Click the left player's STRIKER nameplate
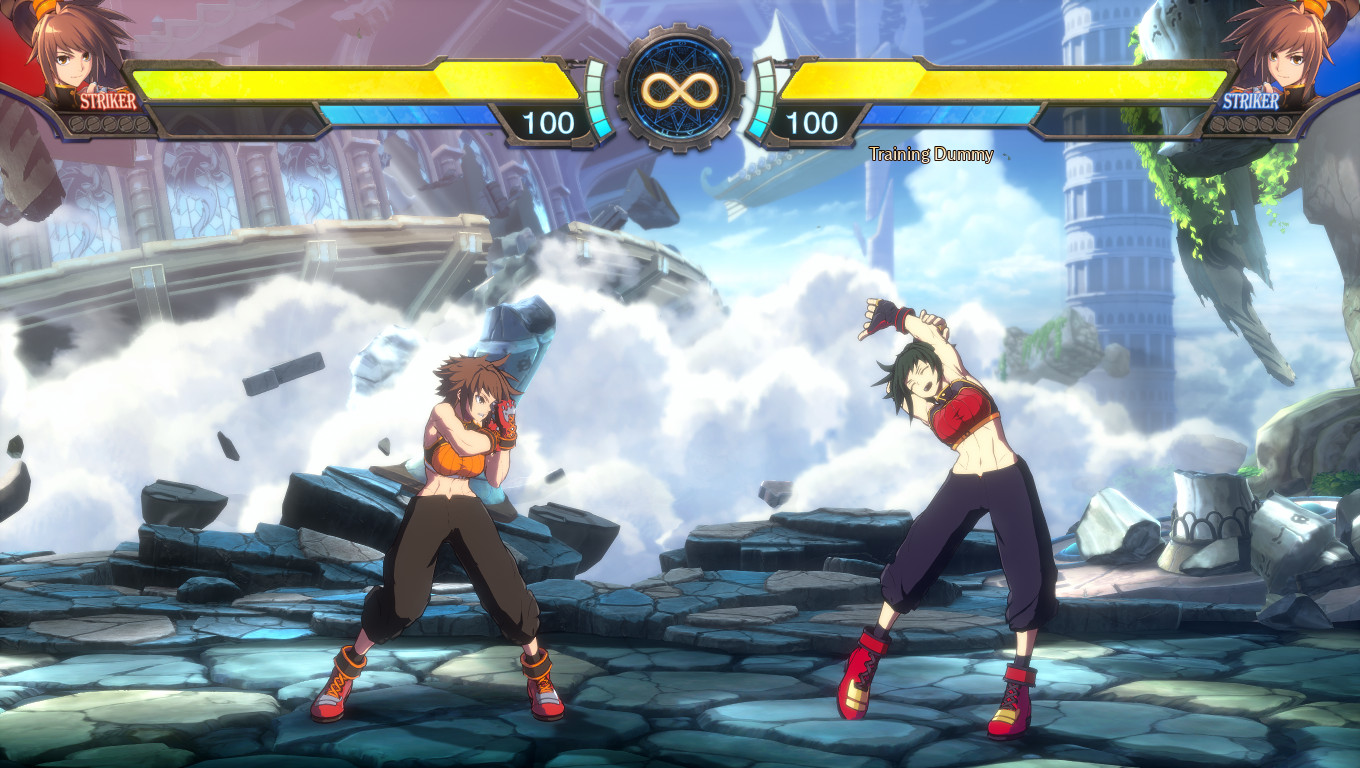The width and height of the screenshot is (1360, 768). point(110,100)
